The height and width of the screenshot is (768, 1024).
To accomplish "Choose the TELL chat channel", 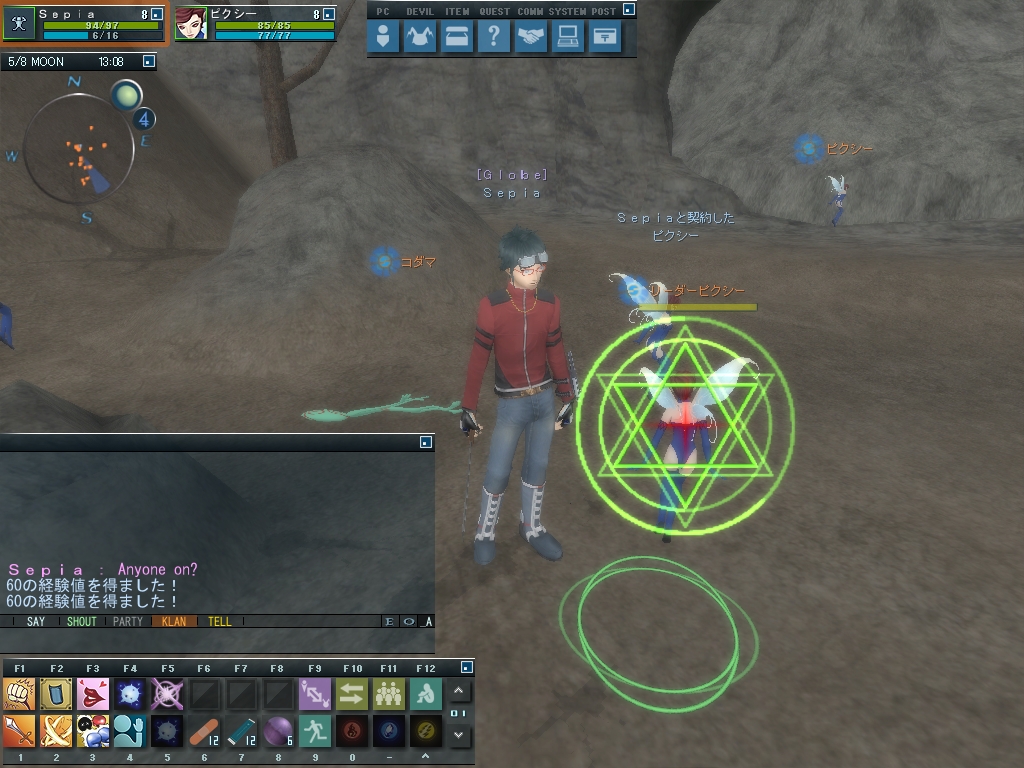I will 220,622.
